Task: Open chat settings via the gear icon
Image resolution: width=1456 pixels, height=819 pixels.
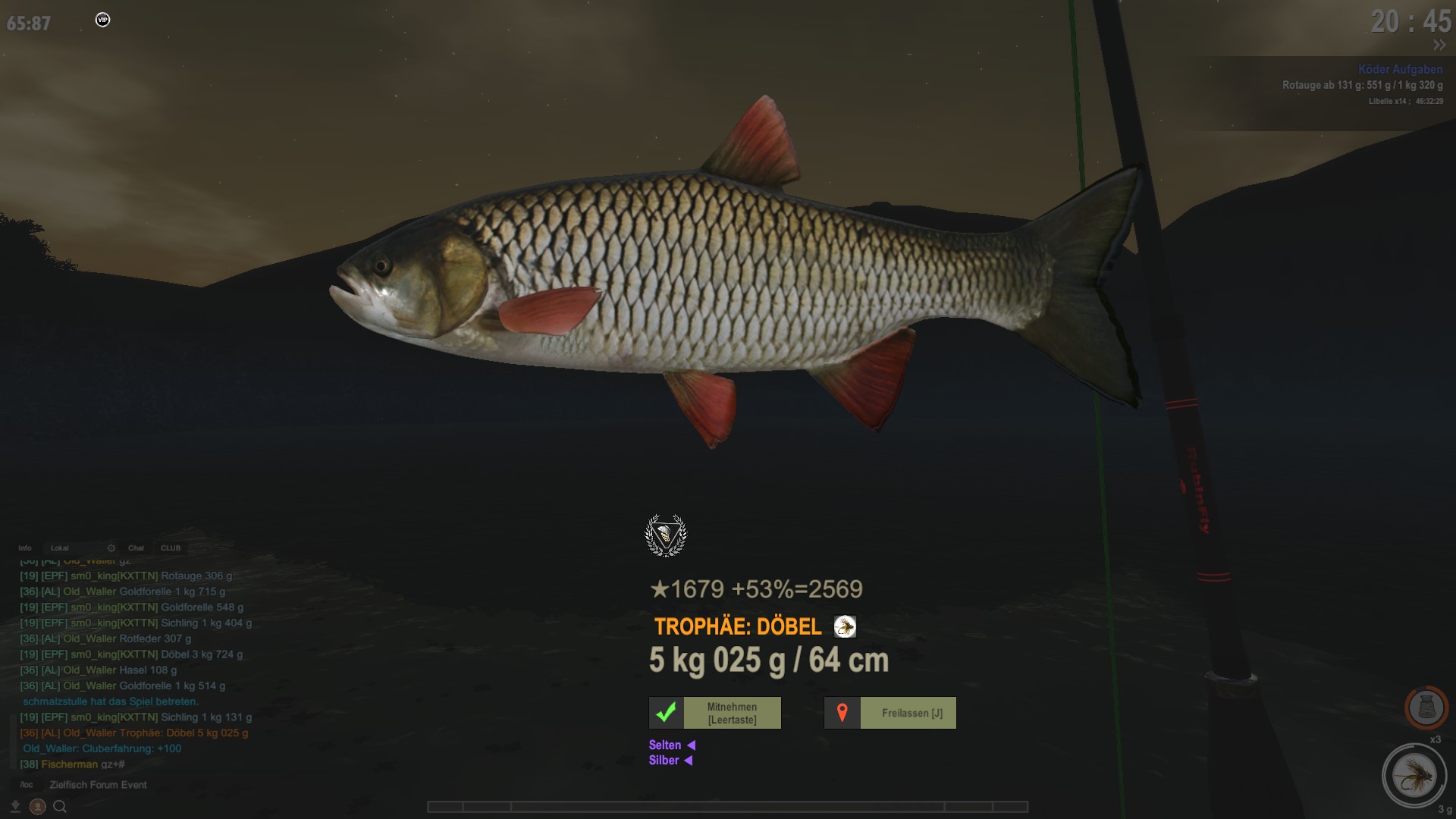Action: tap(111, 548)
